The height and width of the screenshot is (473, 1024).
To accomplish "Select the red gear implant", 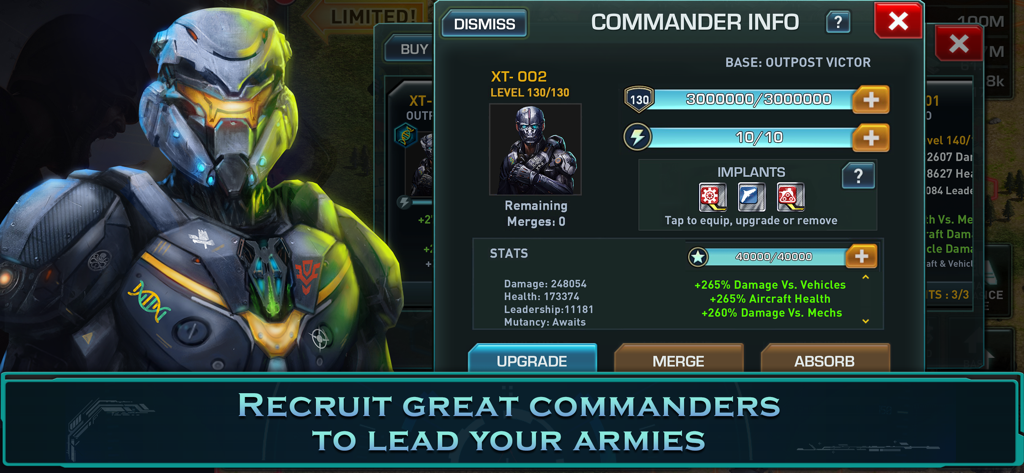I will 712,197.
